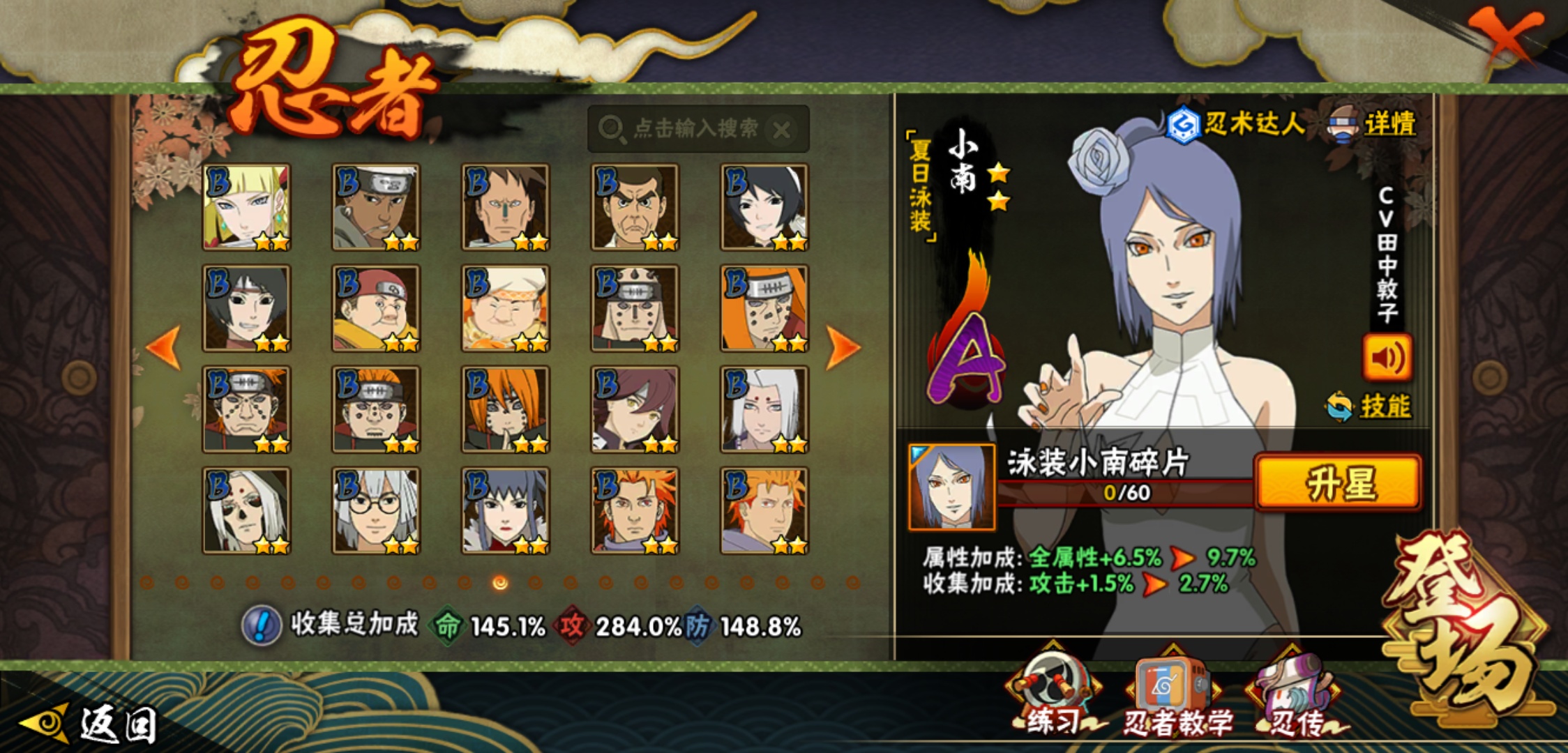
Task: Open the 忍术达人 badge
Action: click(1235, 125)
